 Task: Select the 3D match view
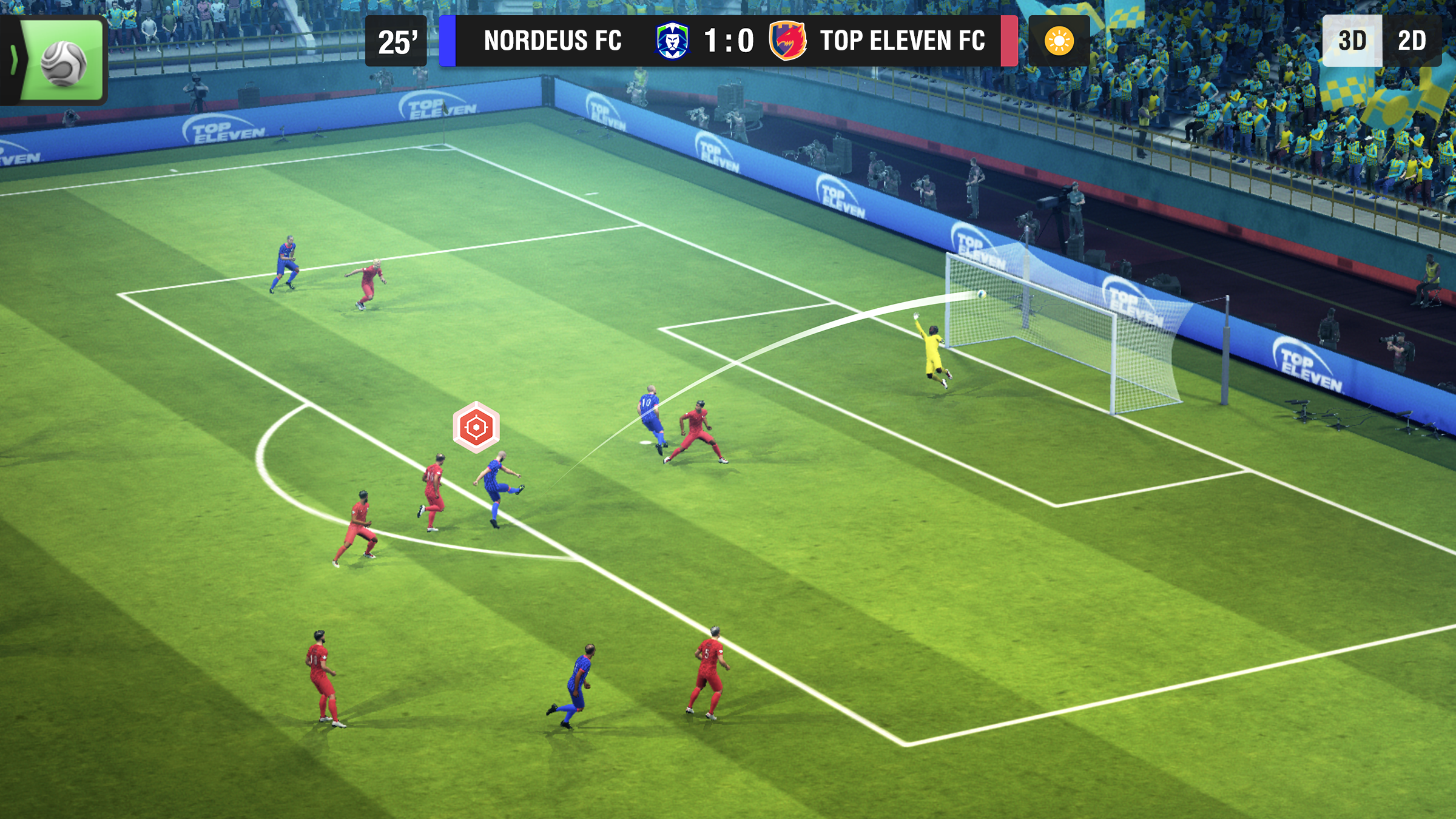1352,41
